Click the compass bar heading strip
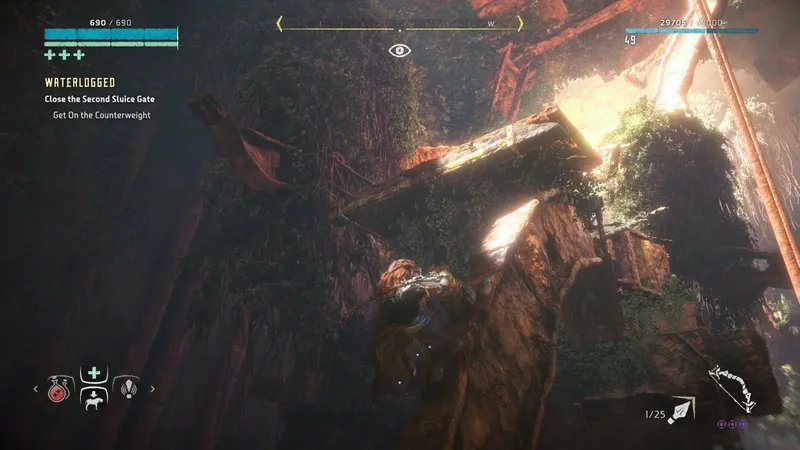This screenshot has height=450, width=800. tap(400, 23)
